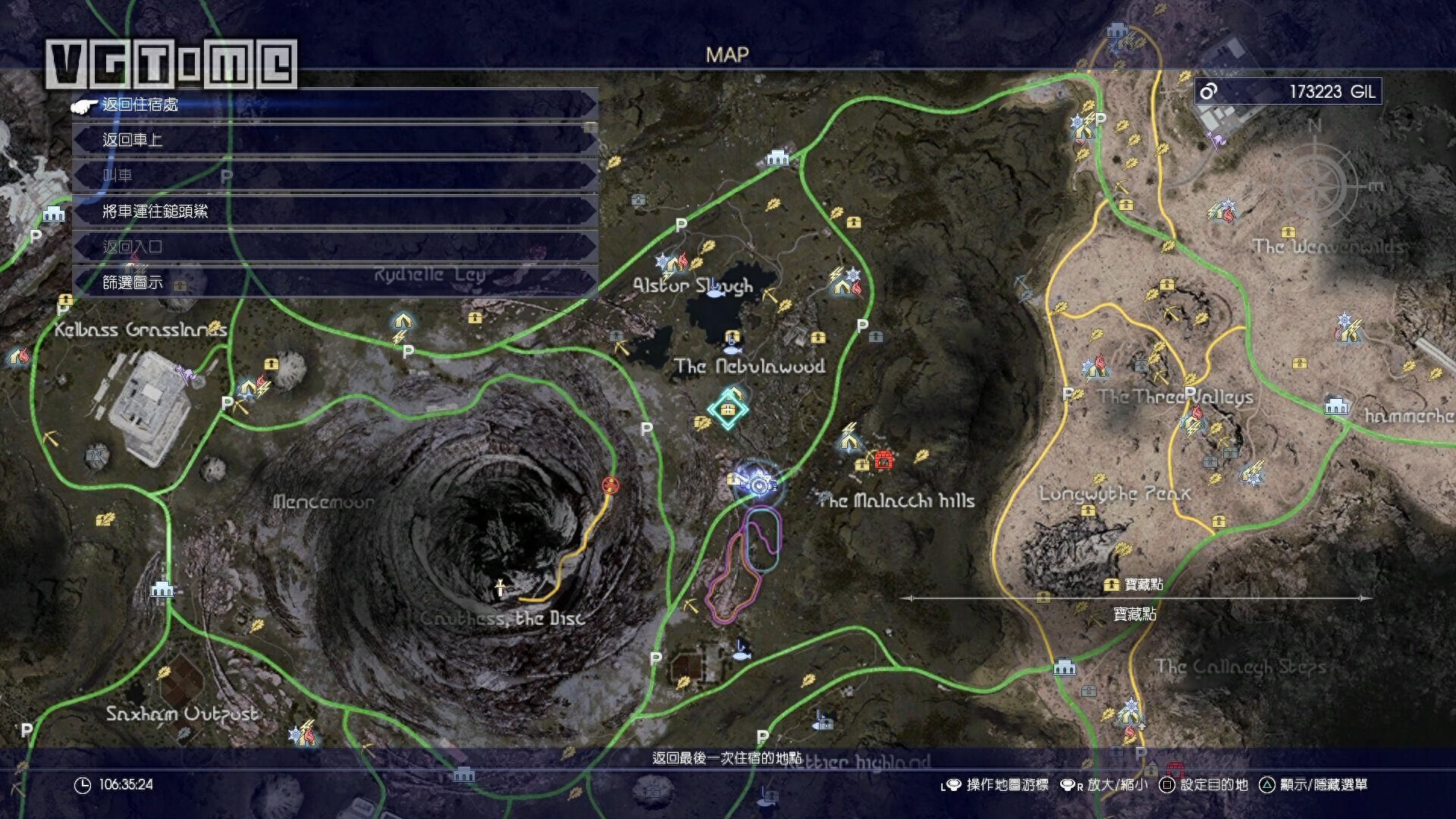
Task: Select the treasure chest icon labeled 寶藏點
Action: [x=1112, y=585]
